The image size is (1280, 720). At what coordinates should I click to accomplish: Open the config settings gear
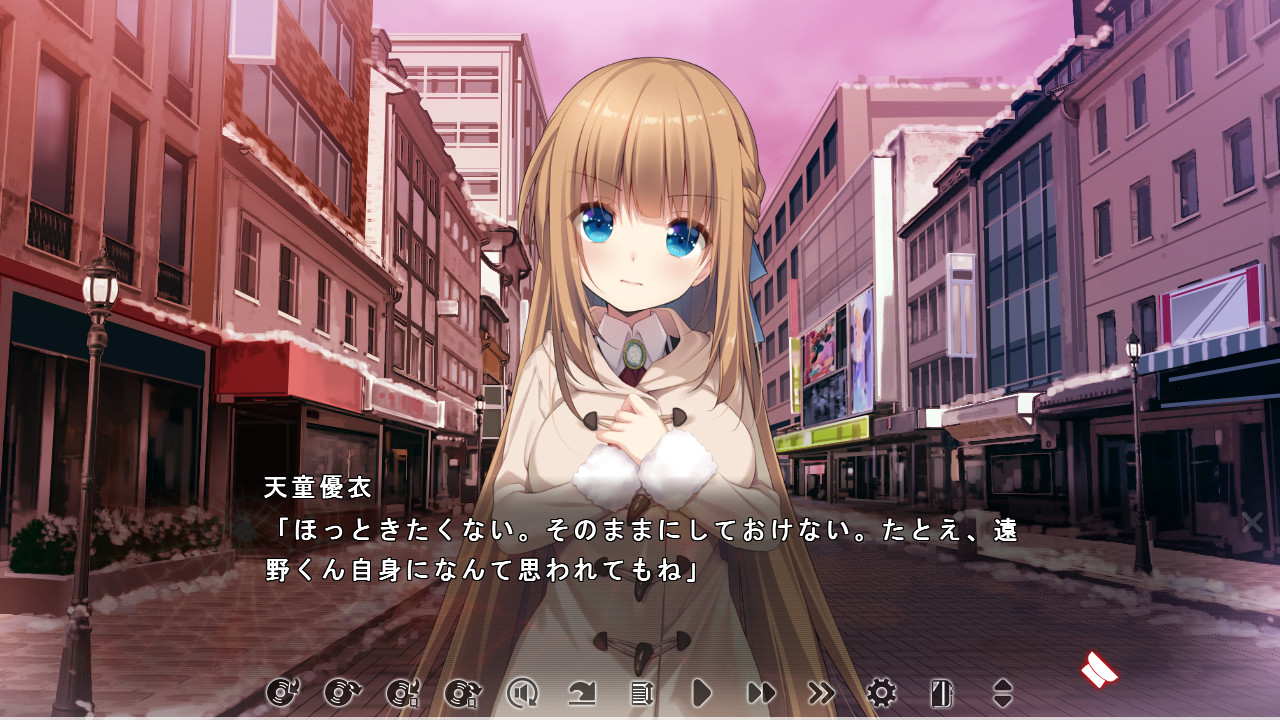click(x=879, y=690)
